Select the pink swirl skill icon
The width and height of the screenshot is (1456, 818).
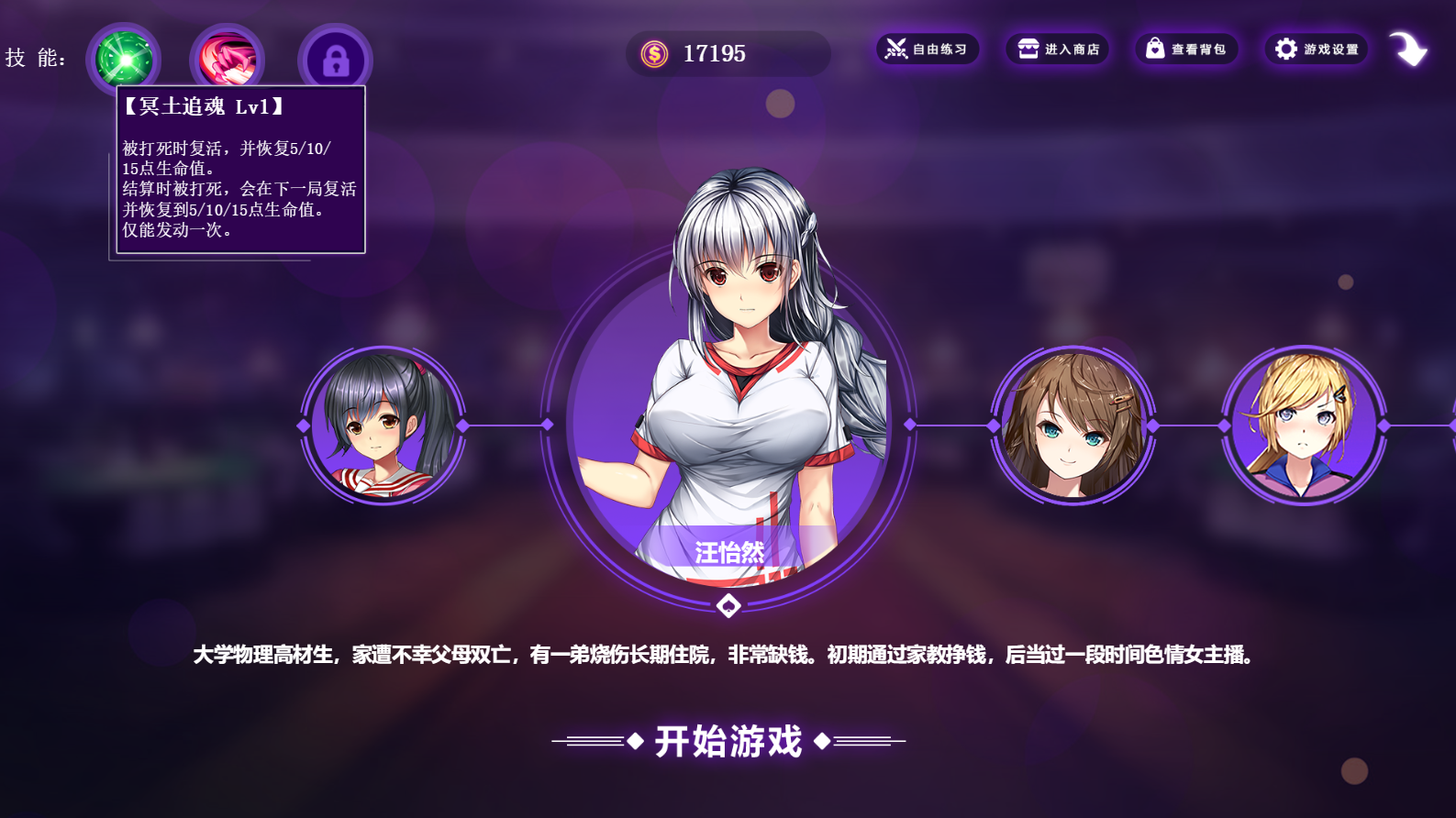point(227,59)
